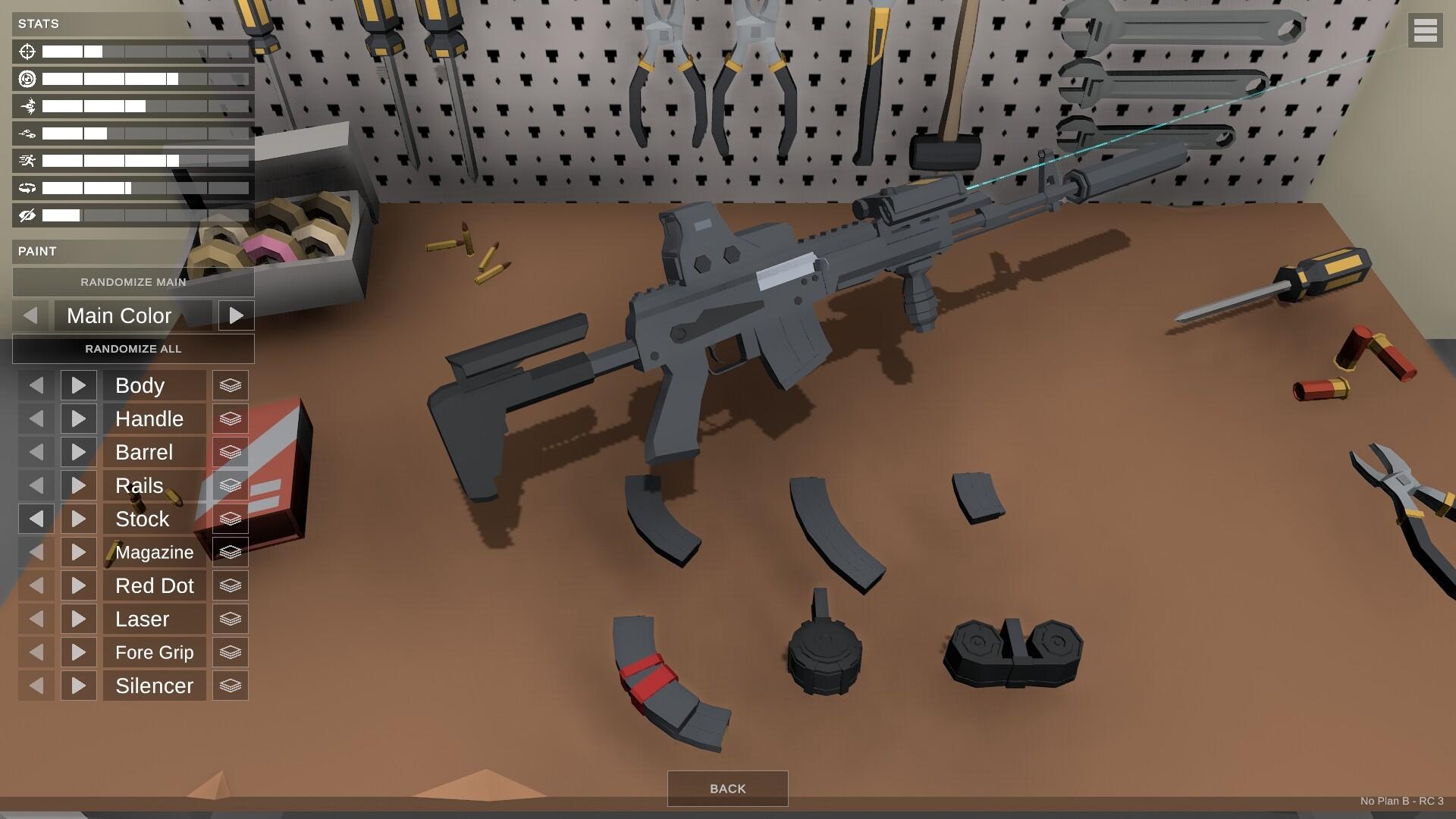This screenshot has width=1456, height=819.
Task: Click the right arrow beside Main Color
Action: coord(237,315)
